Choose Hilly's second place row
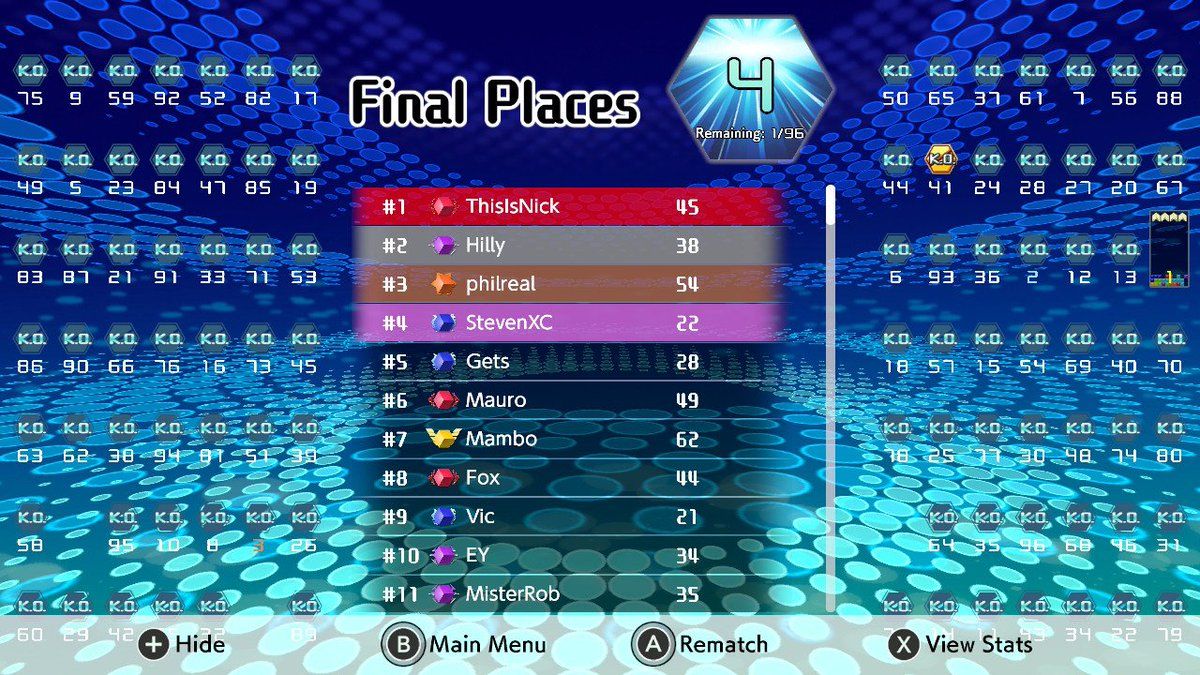1200x675 pixels. (568, 246)
